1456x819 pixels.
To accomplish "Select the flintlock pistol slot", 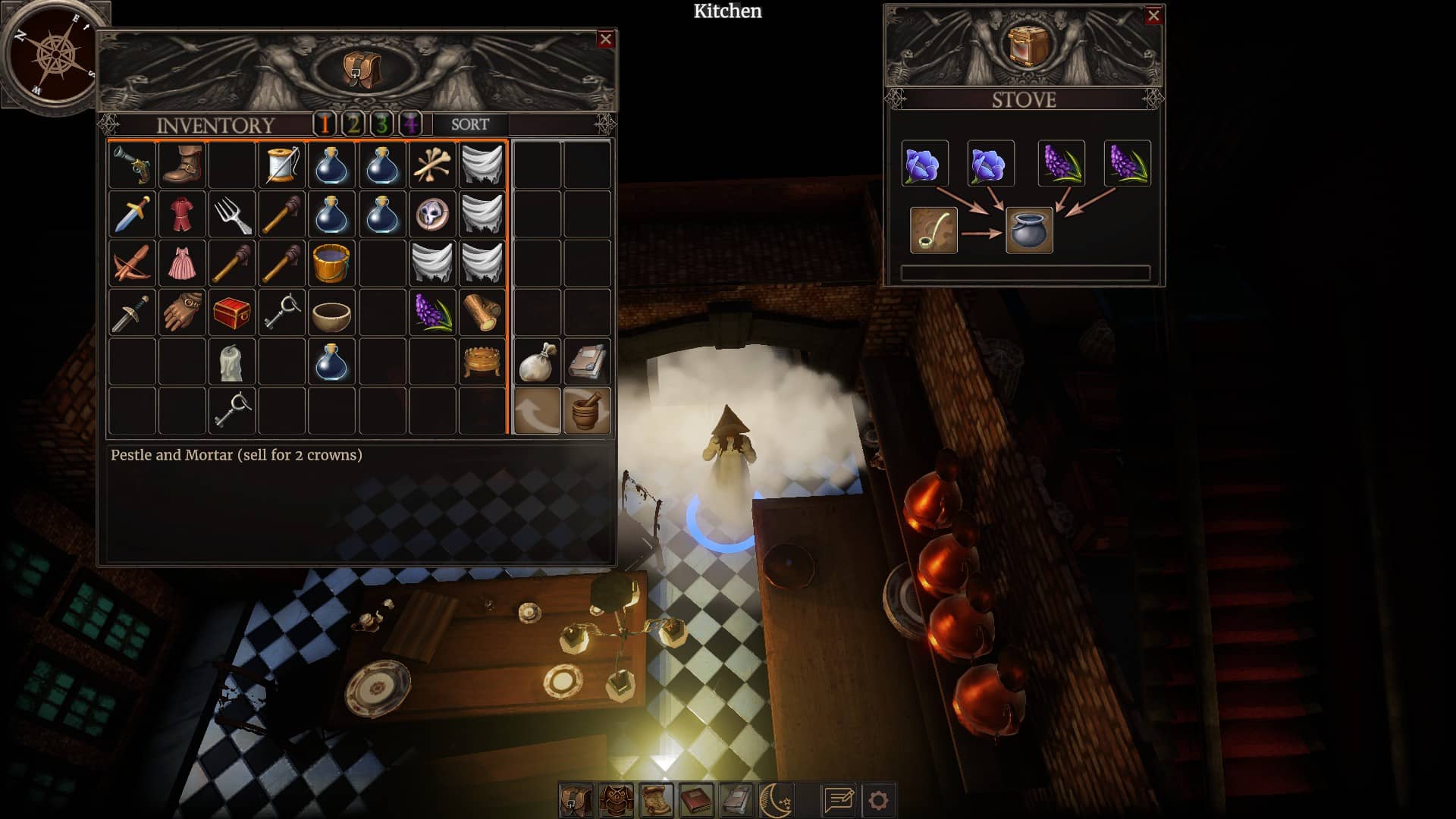I will [133, 165].
